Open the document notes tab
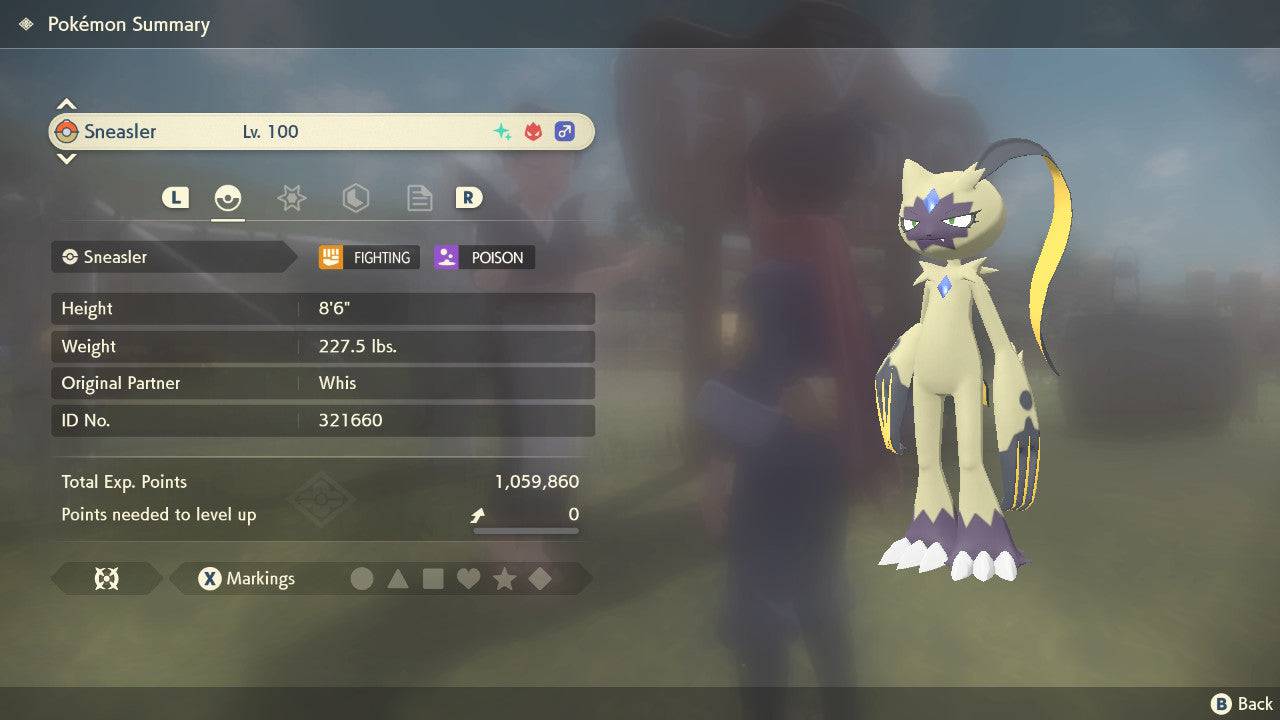This screenshot has height=720, width=1280. 419,198
